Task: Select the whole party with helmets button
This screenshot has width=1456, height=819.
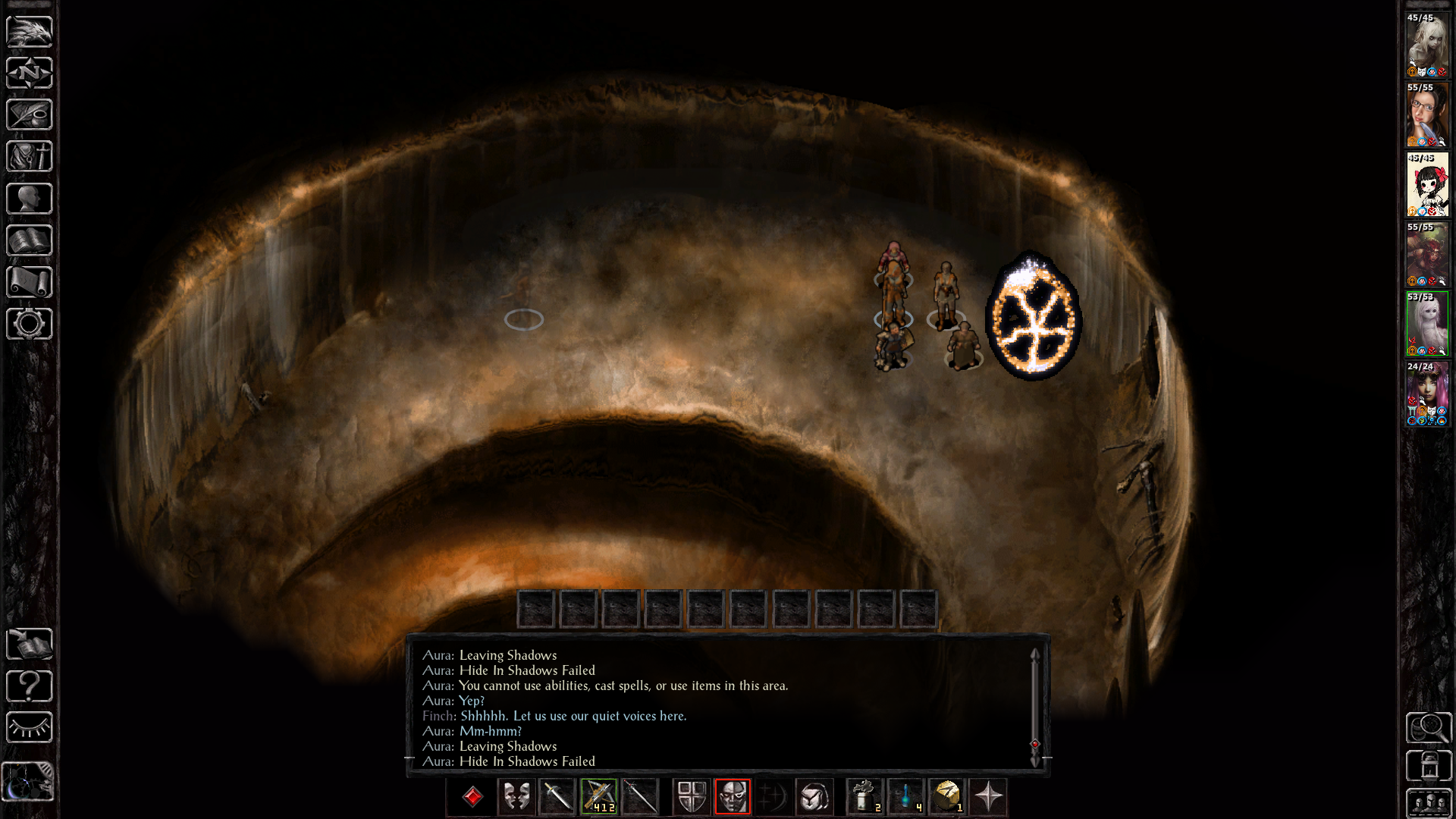Action: coord(1429,802)
